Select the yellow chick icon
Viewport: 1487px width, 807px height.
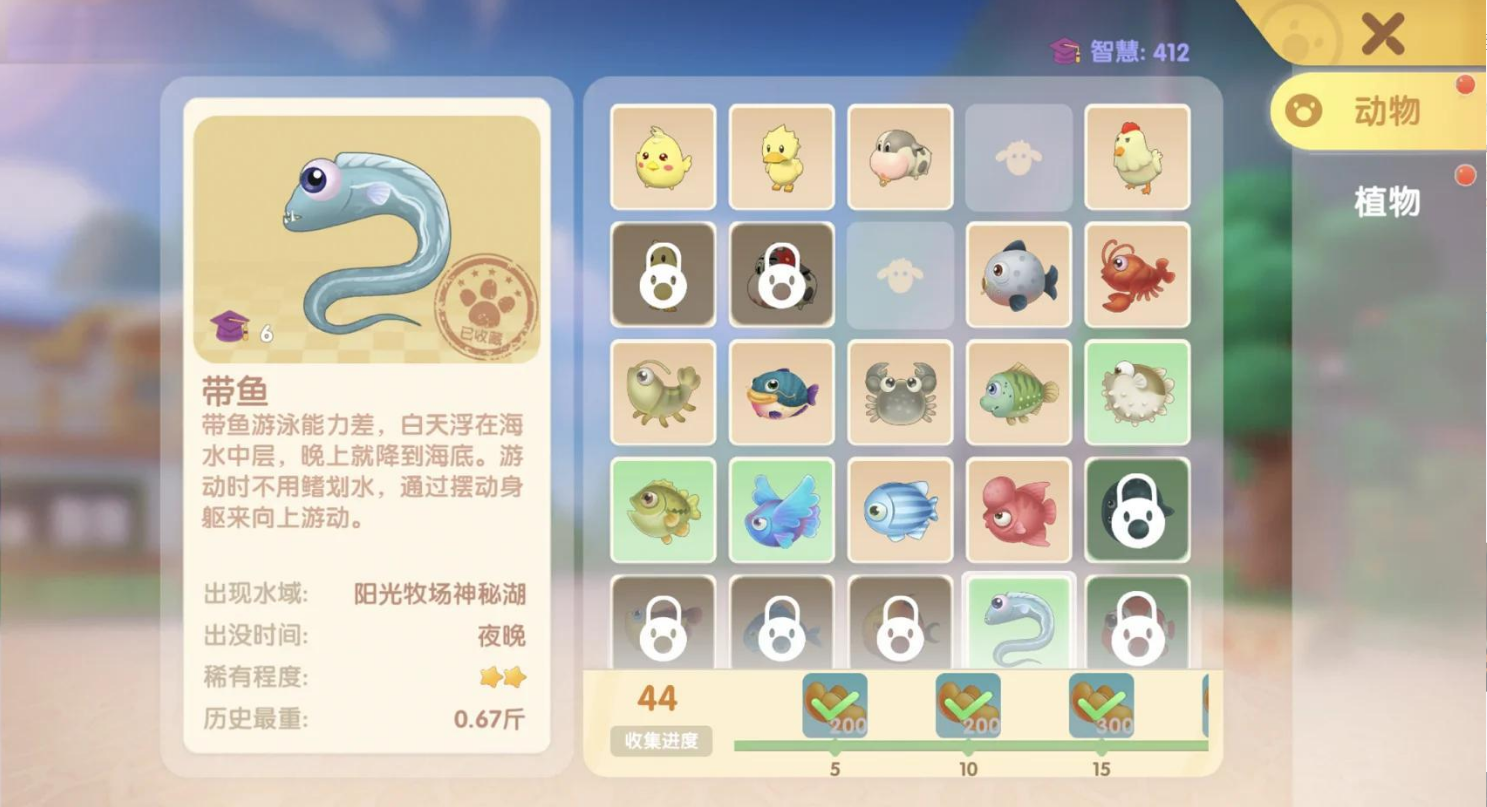pyautogui.click(x=663, y=159)
